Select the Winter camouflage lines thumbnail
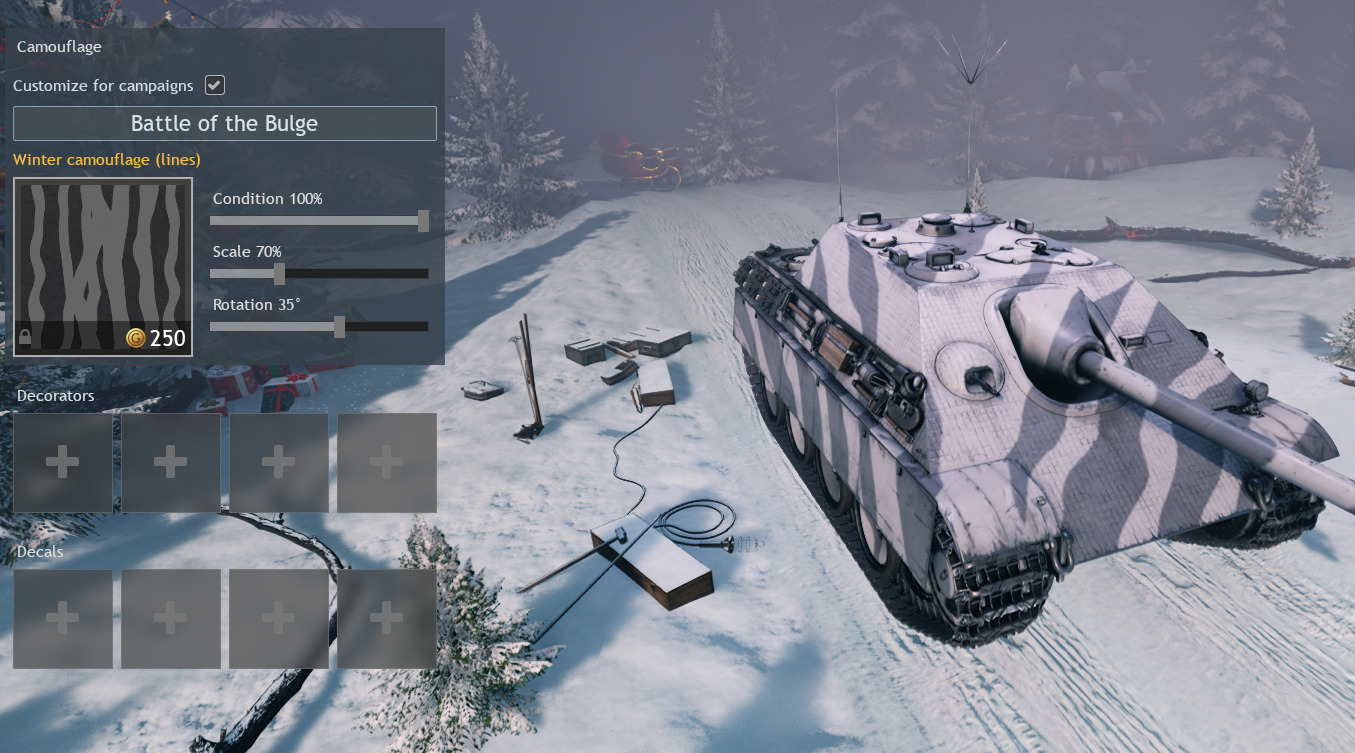Image resolution: width=1355 pixels, height=753 pixels. tap(103, 267)
